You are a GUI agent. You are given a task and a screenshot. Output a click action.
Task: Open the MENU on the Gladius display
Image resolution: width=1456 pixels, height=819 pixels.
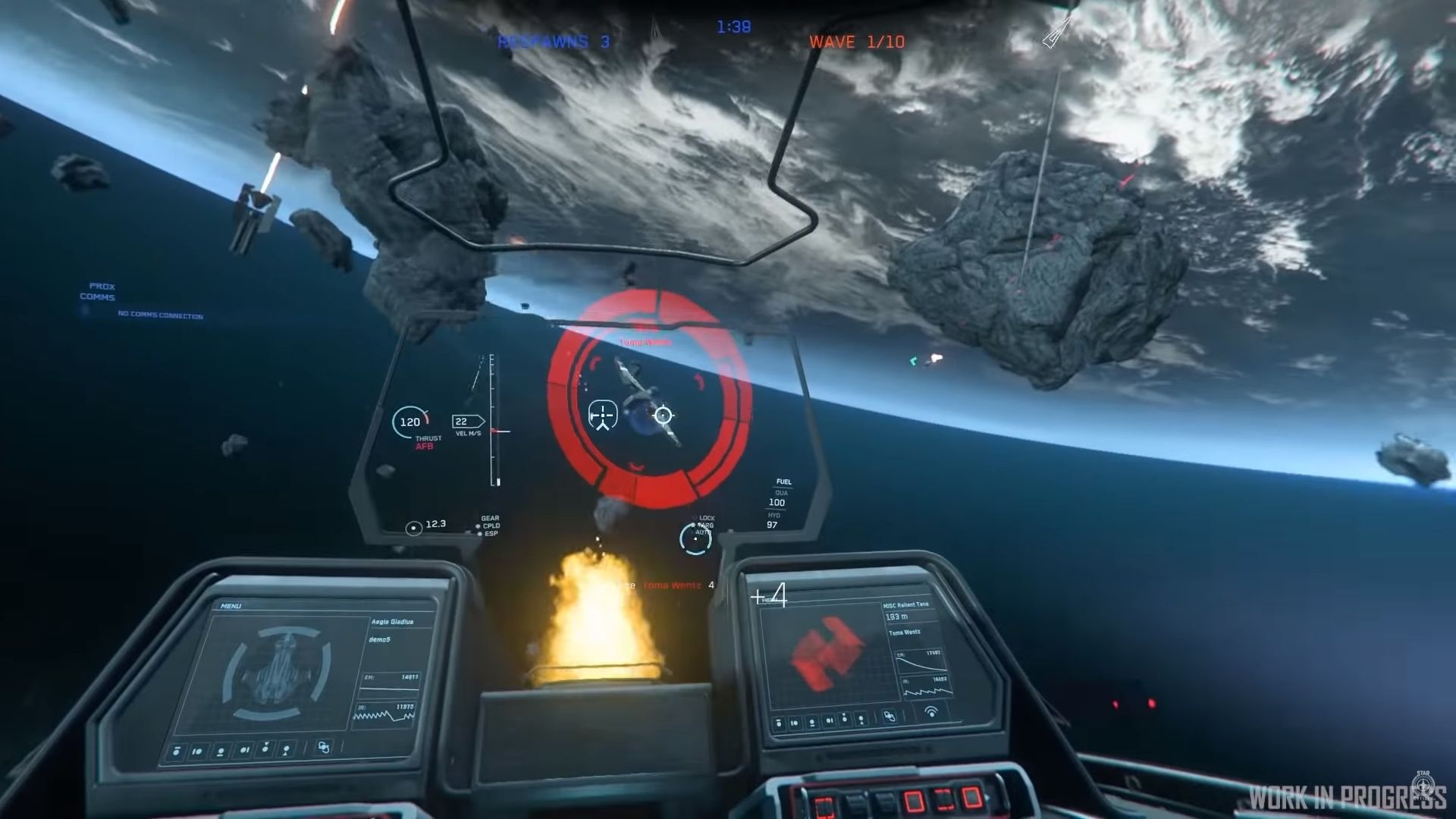point(231,606)
